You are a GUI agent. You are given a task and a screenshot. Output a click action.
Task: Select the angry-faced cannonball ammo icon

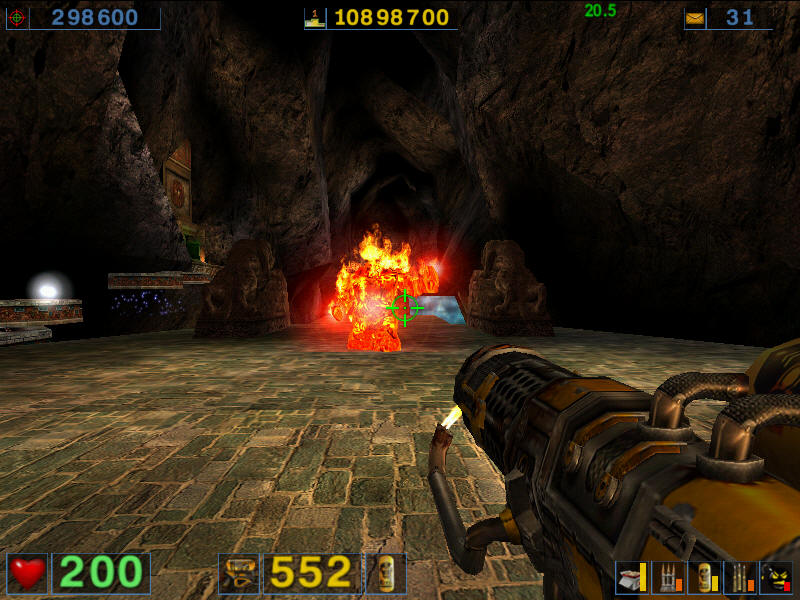click(x=776, y=577)
